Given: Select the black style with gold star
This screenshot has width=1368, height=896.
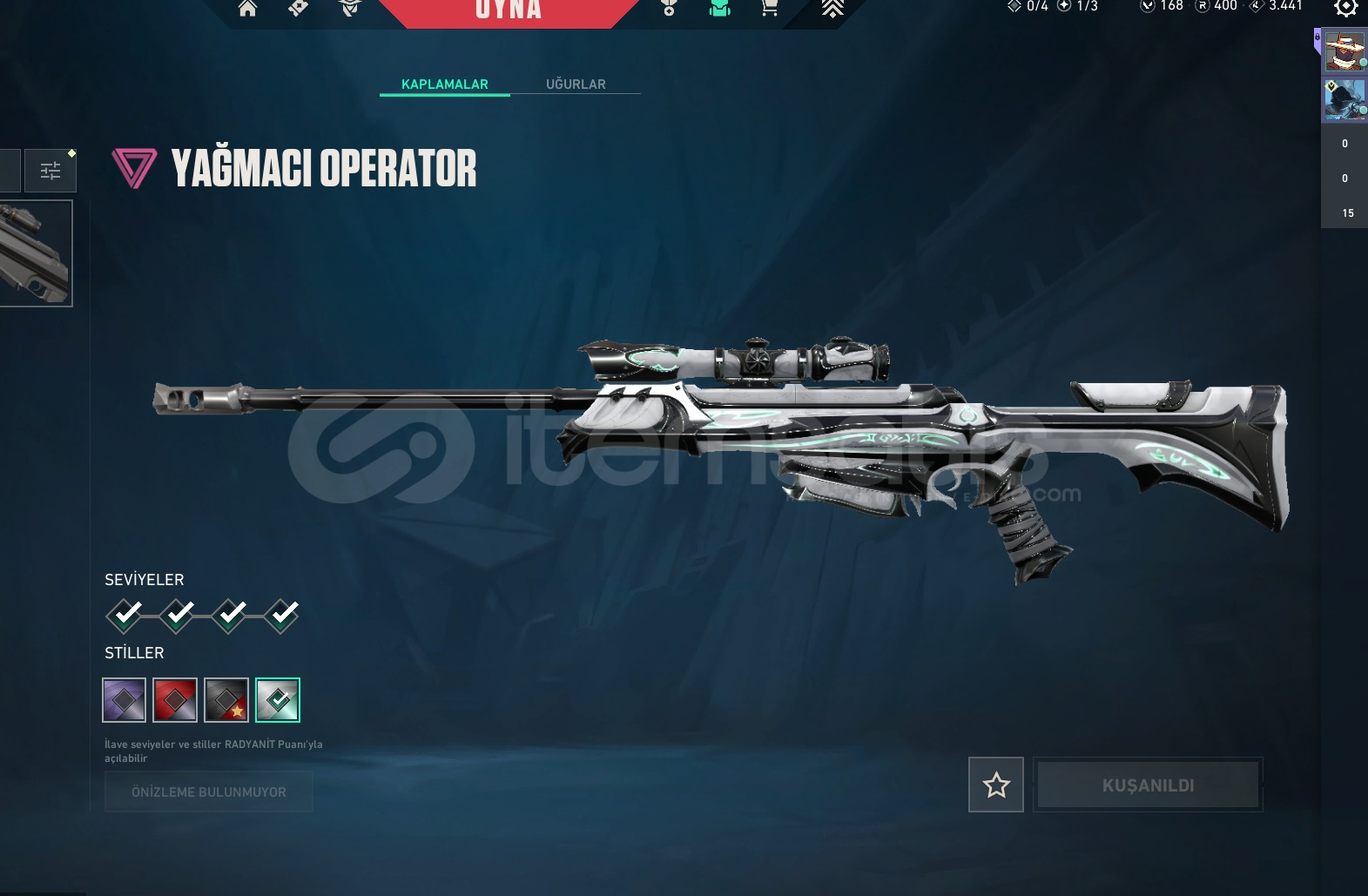Looking at the screenshot, I should pos(226,700).
